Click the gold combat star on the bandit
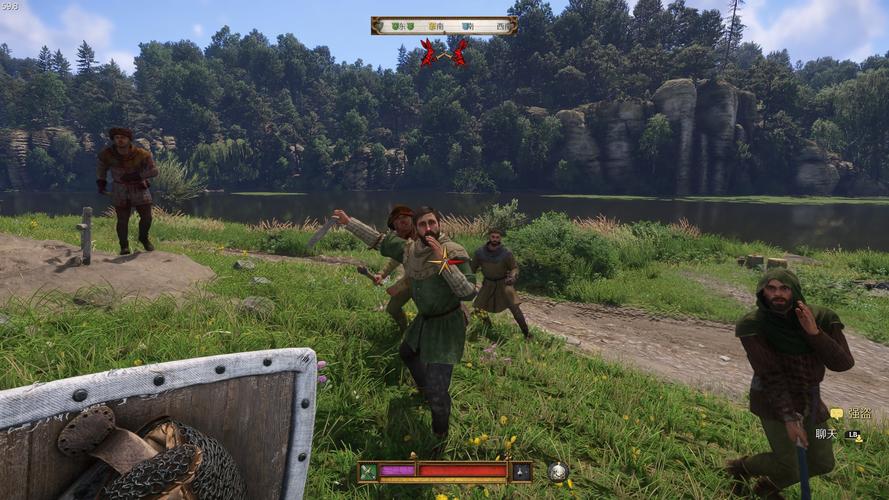 443,262
